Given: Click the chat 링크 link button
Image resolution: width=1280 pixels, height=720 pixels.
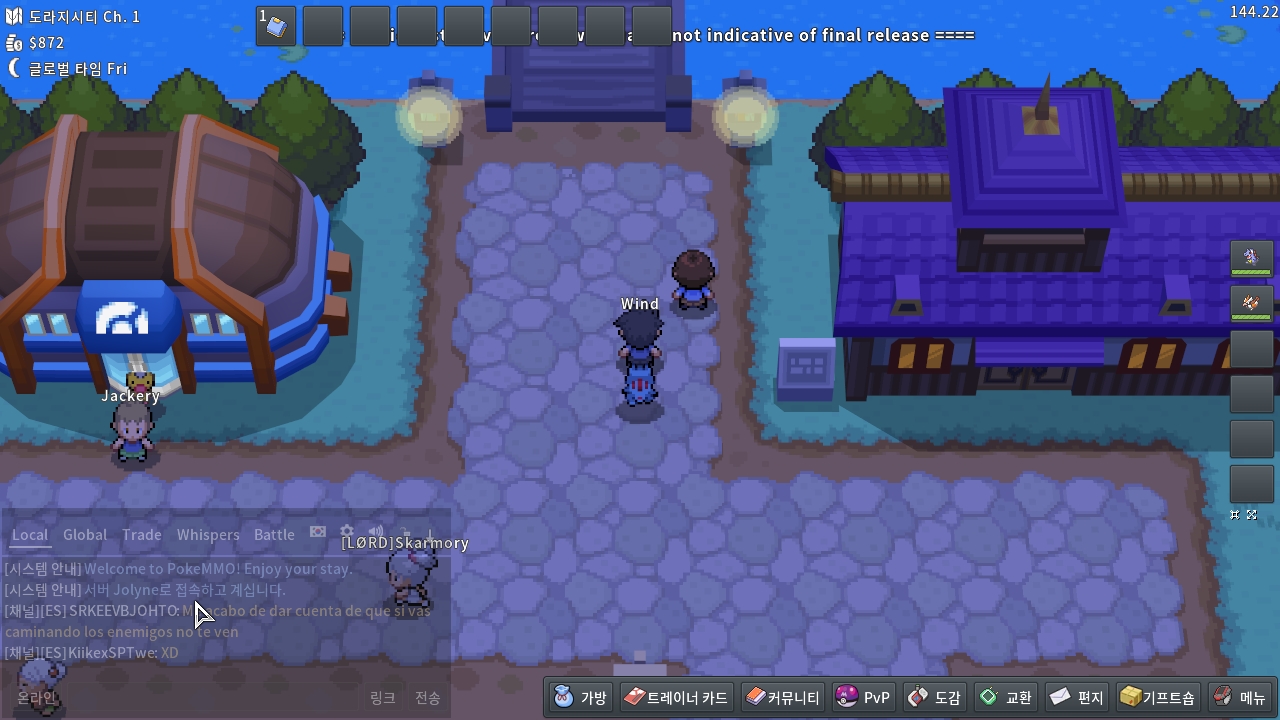Looking at the screenshot, I should (383, 698).
